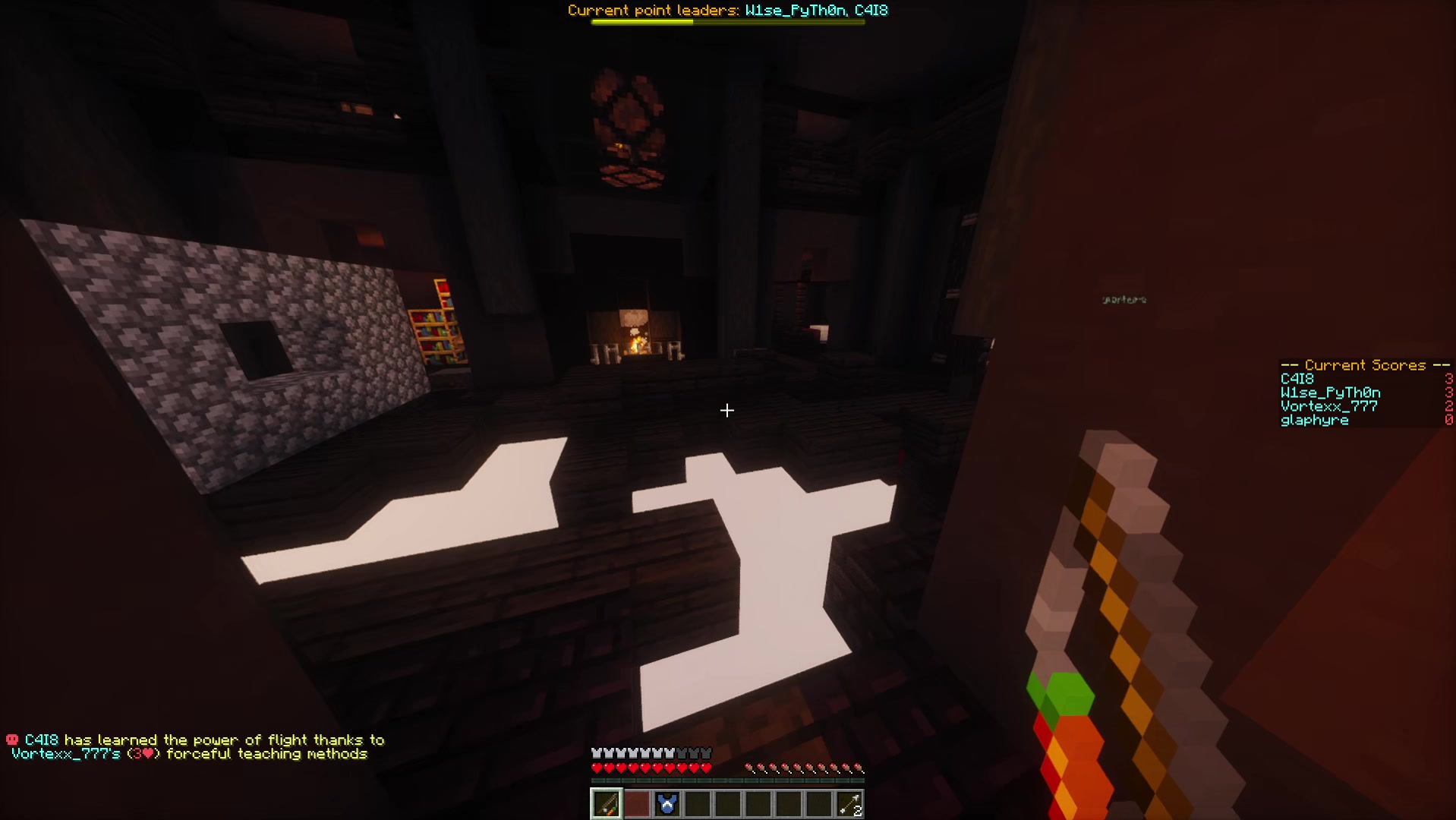Select the glaphyre scoreboard entry
Viewport: 1456px width, 820px height.
coord(1315,420)
